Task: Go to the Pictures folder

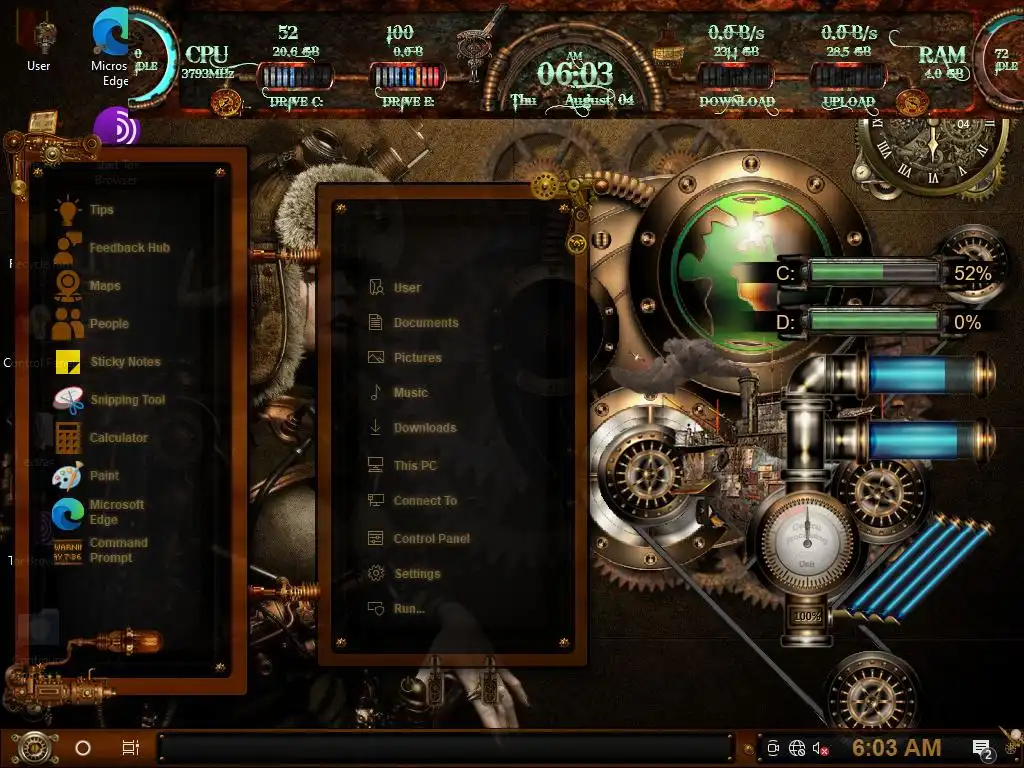Action: pyautogui.click(x=416, y=358)
